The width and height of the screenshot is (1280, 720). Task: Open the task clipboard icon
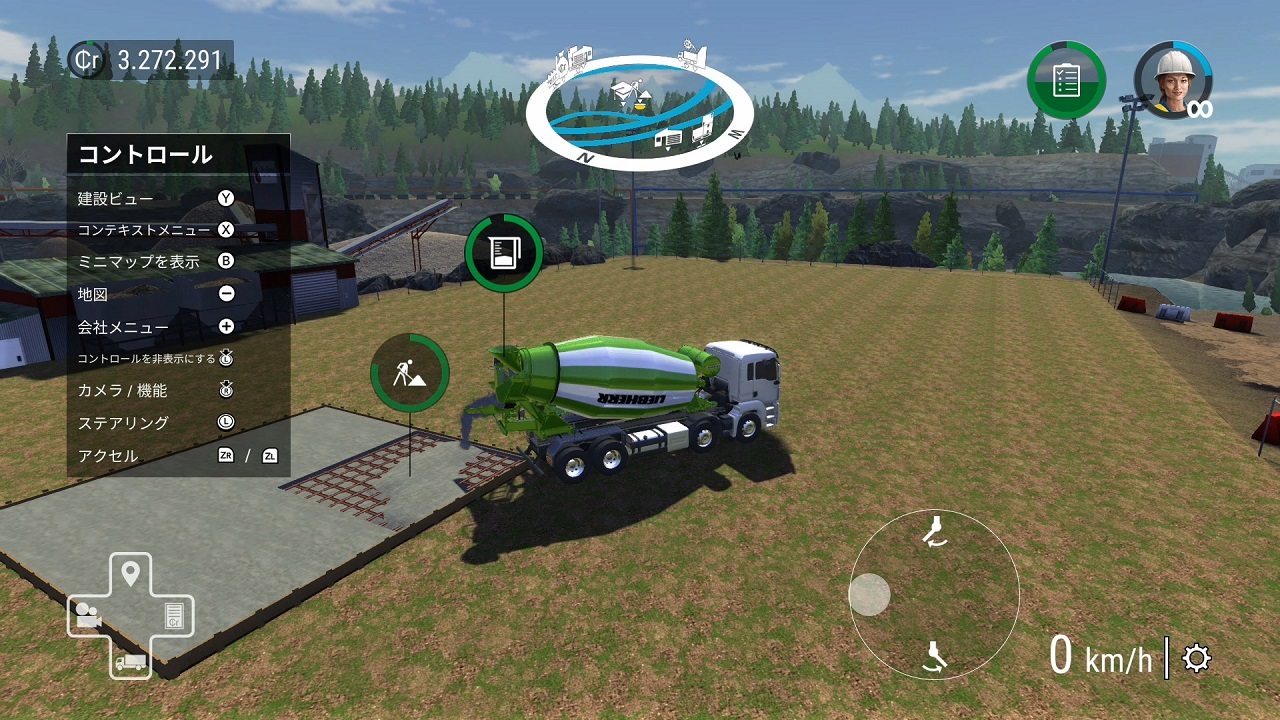click(x=1066, y=80)
